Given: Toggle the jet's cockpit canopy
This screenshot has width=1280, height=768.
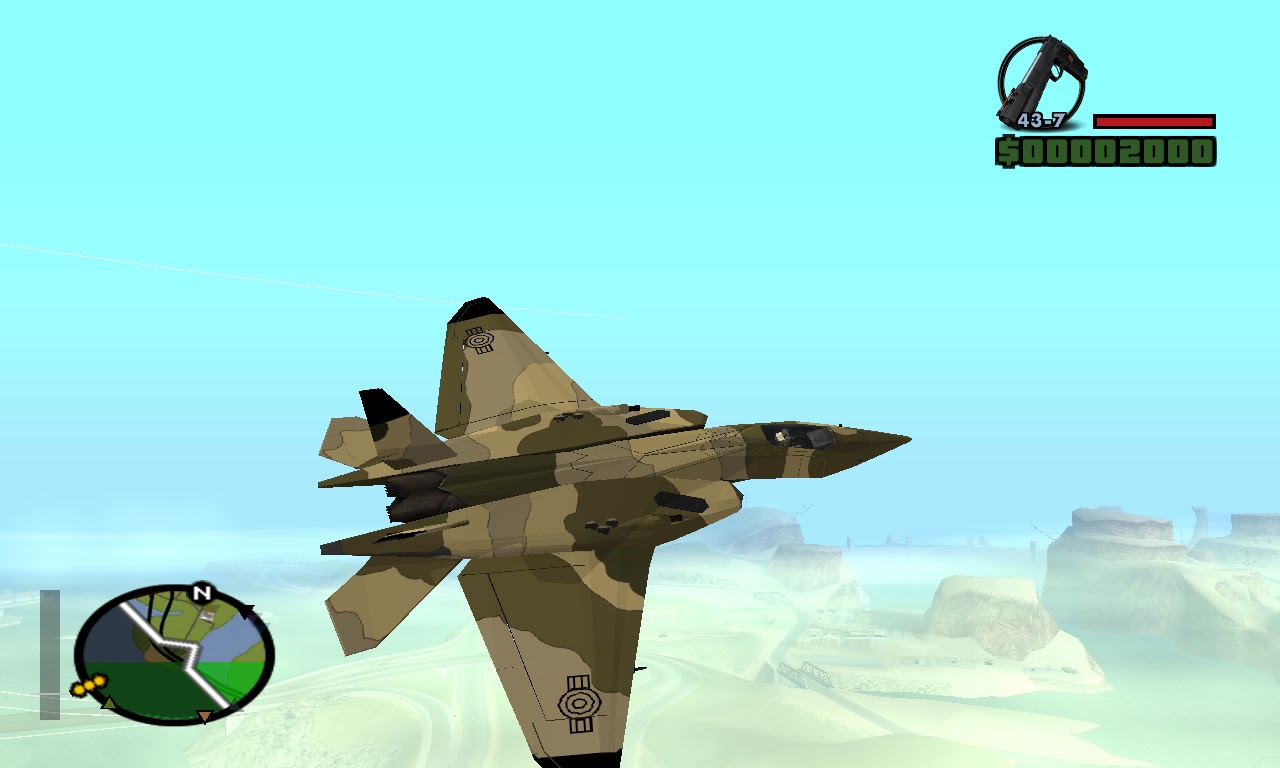Looking at the screenshot, I should tap(800, 438).
